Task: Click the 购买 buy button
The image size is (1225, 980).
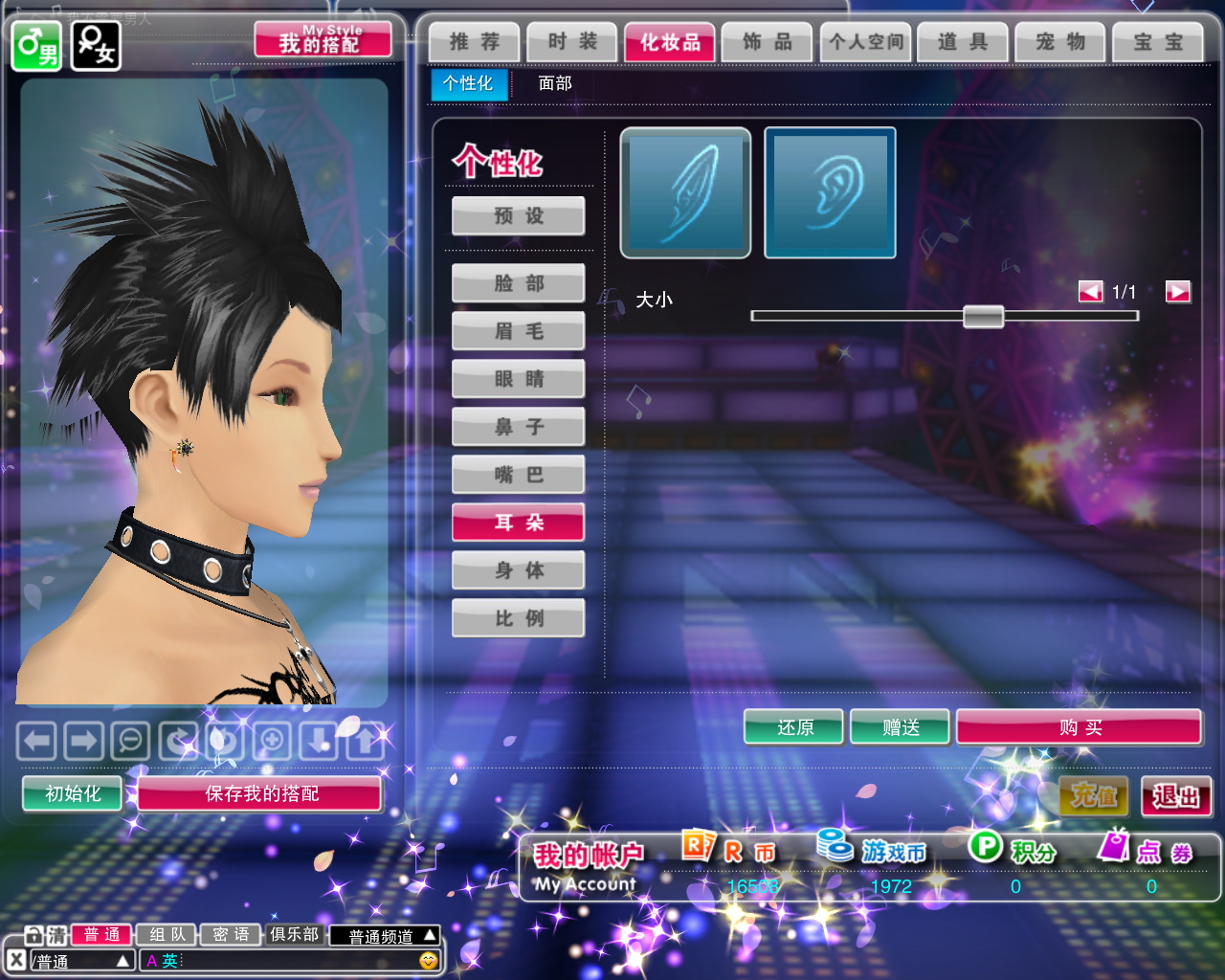Action: pyautogui.click(x=1080, y=728)
